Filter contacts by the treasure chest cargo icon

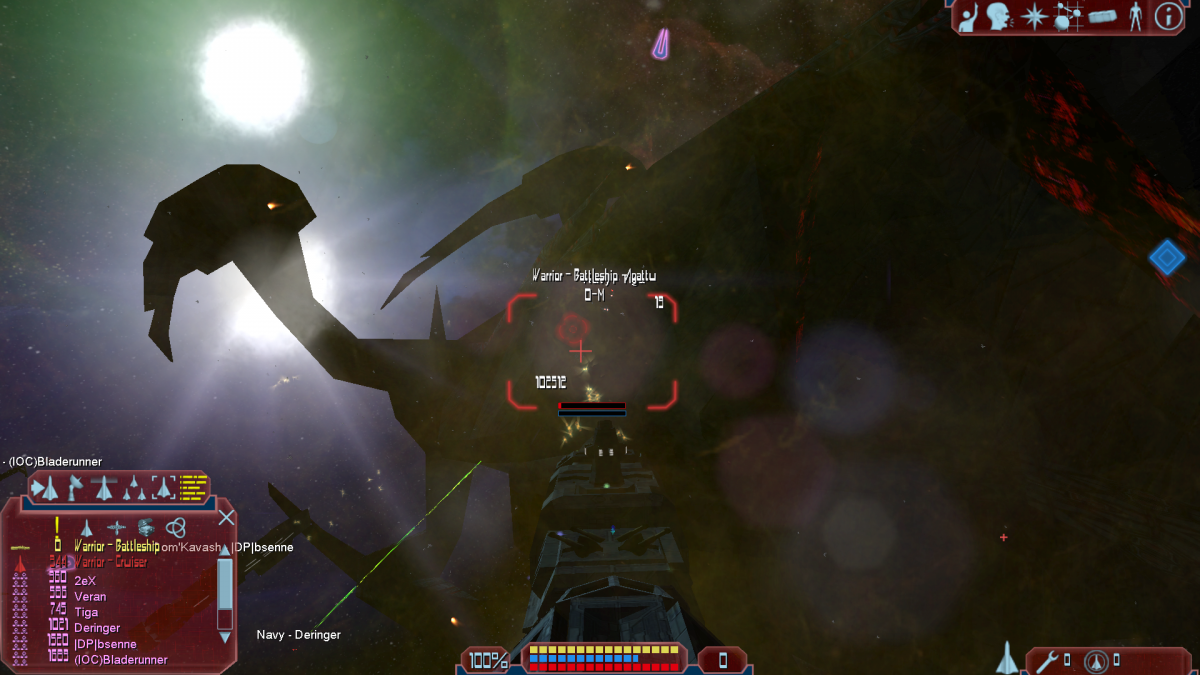(146, 527)
